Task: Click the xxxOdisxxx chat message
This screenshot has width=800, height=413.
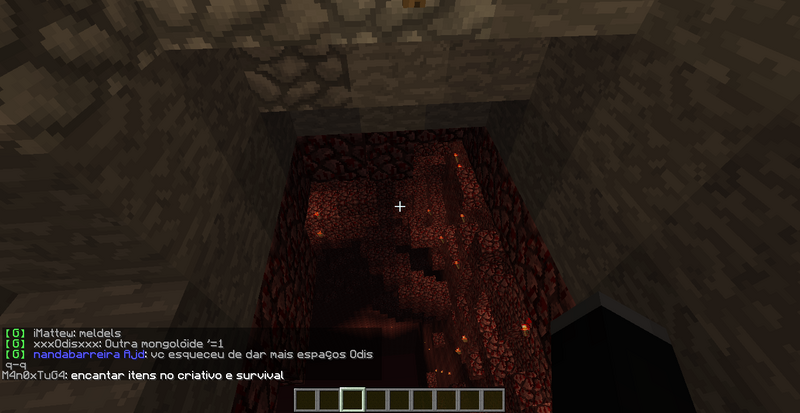Action: (x=113, y=343)
